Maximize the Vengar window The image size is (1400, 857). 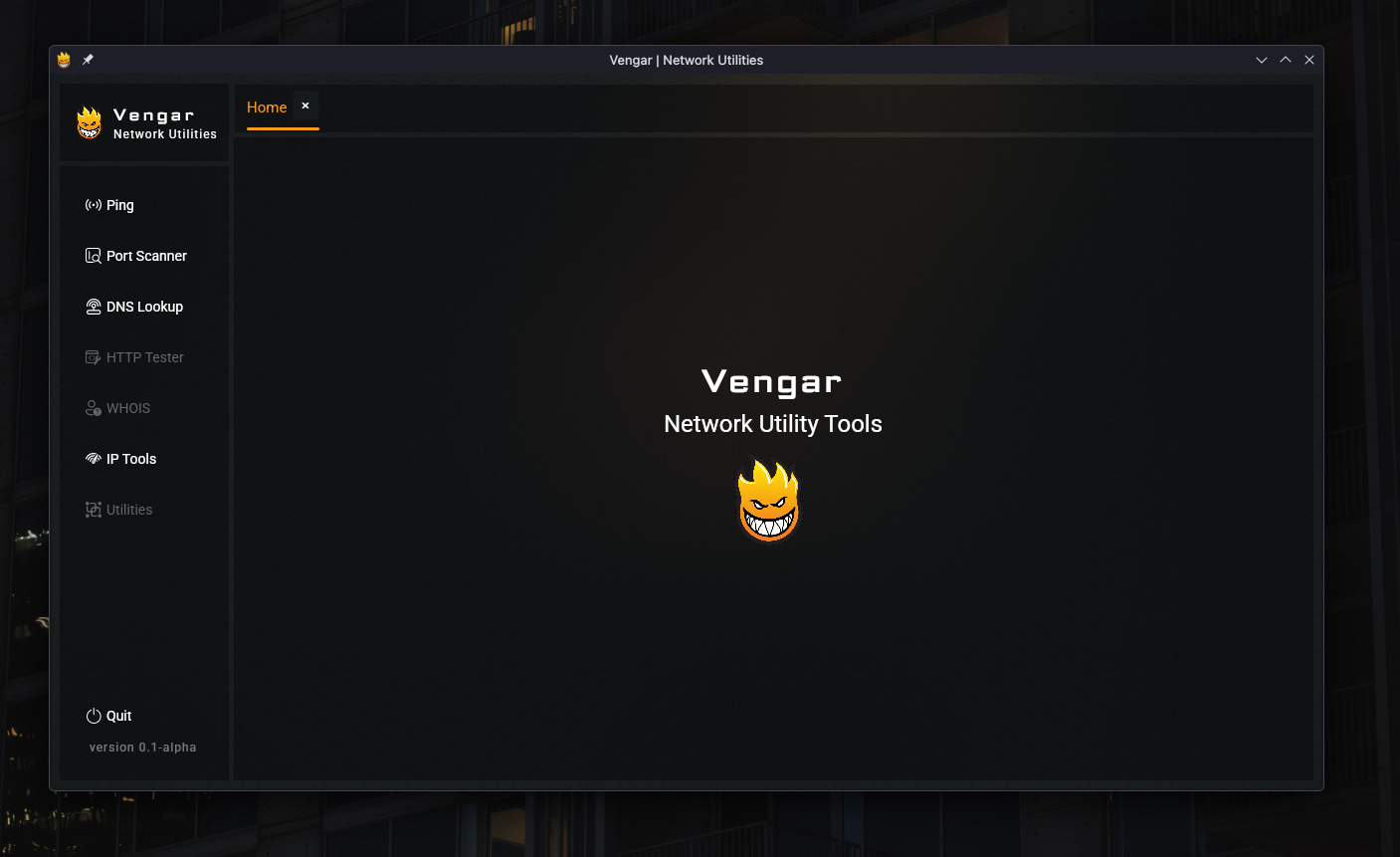pyautogui.click(x=1286, y=60)
